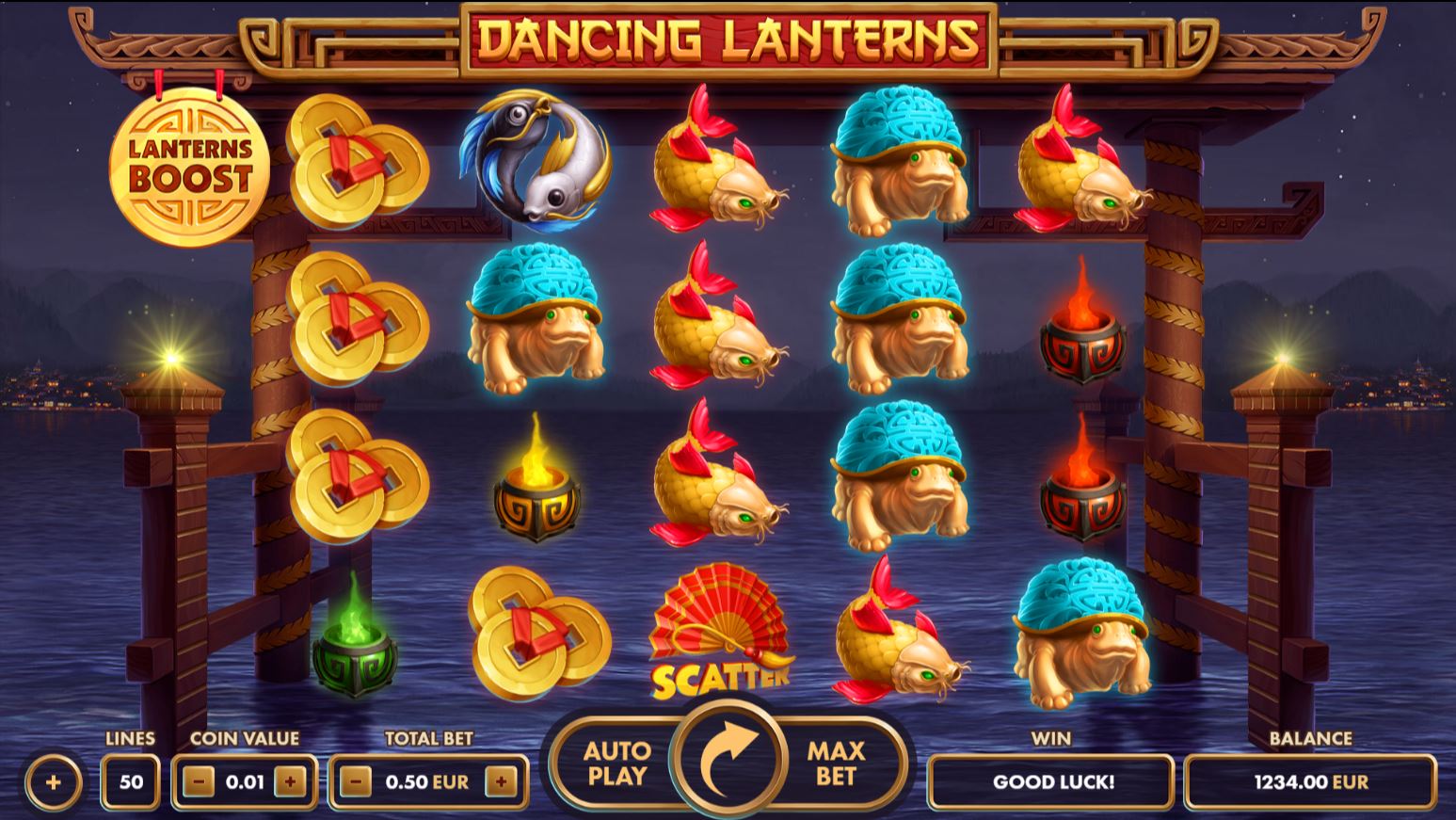
Task: Click the Win display showing GOOD LUCK!
Action: [1051, 781]
